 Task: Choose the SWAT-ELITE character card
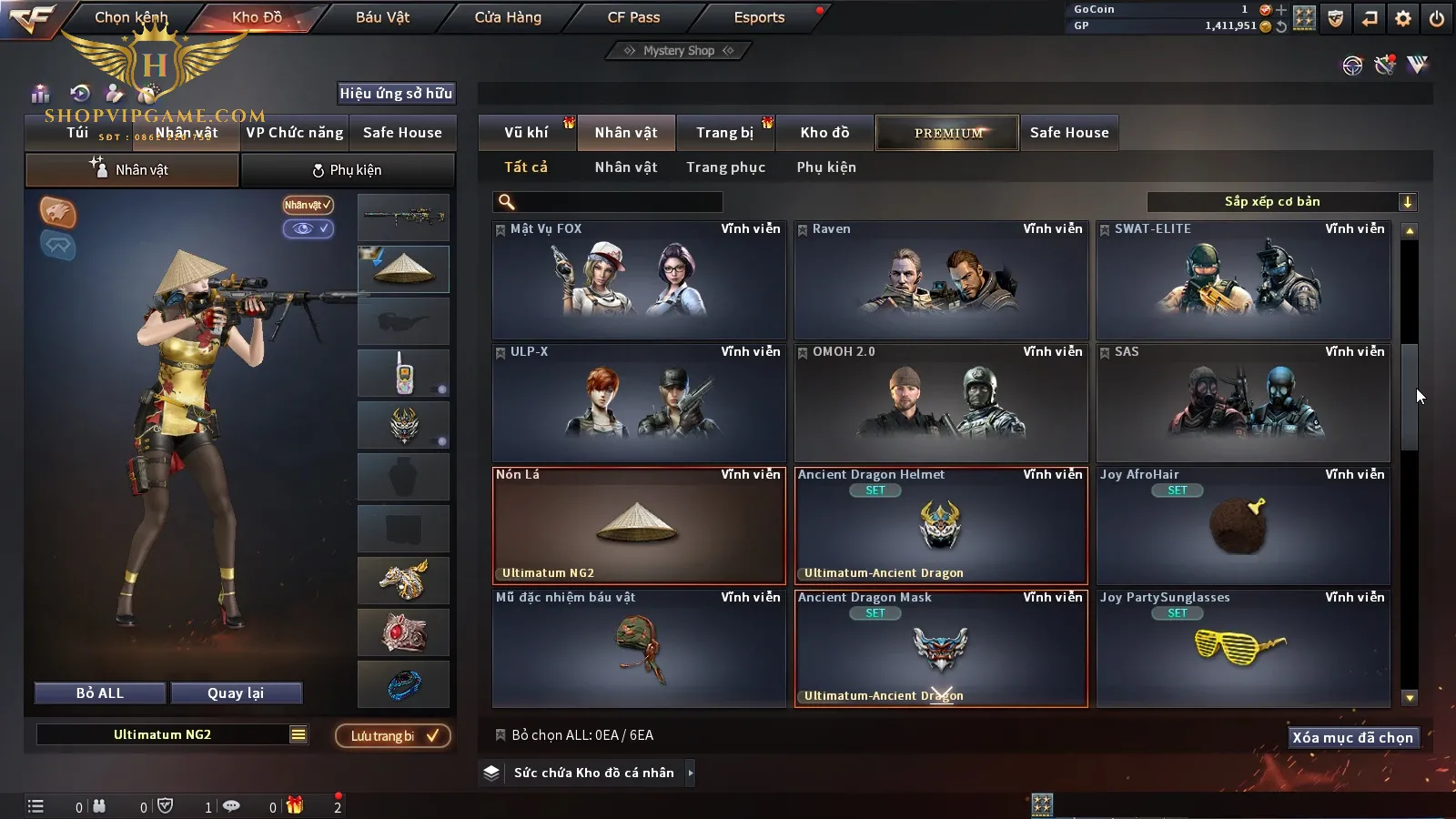(x=1243, y=280)
